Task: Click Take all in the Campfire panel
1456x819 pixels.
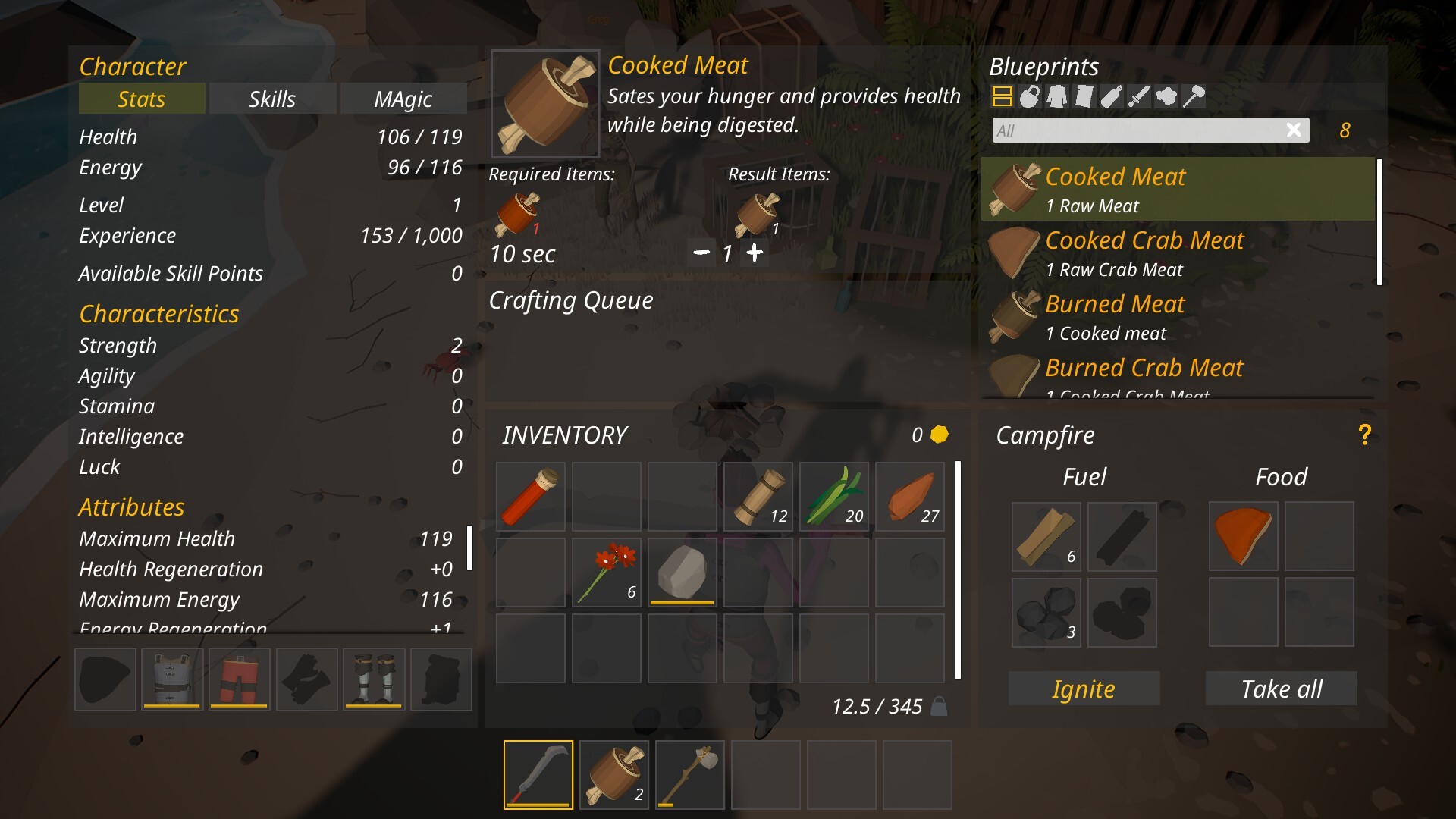Action: [1281, 689]
